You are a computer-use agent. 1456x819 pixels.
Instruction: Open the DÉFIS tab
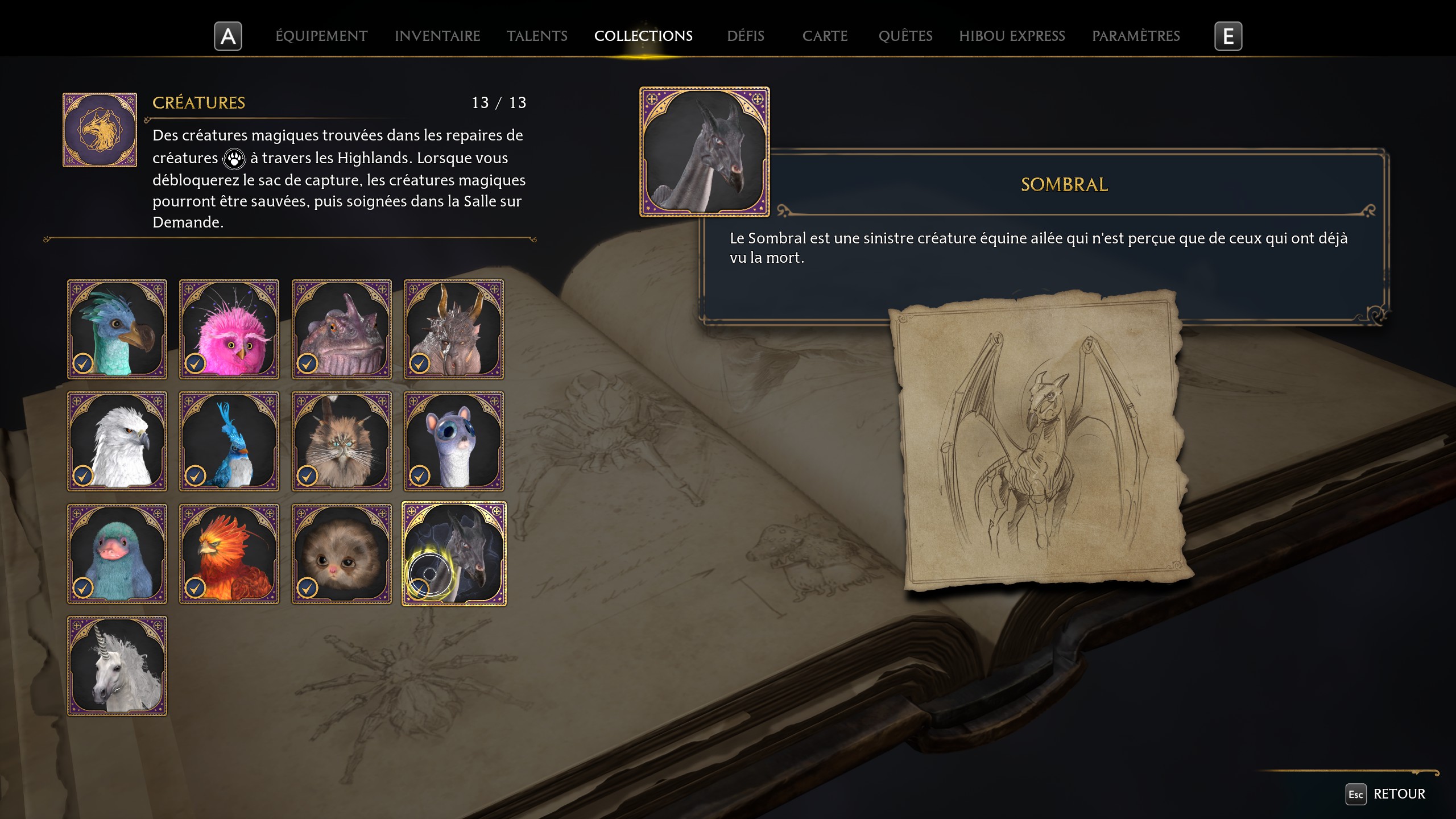tap(745, 36)
